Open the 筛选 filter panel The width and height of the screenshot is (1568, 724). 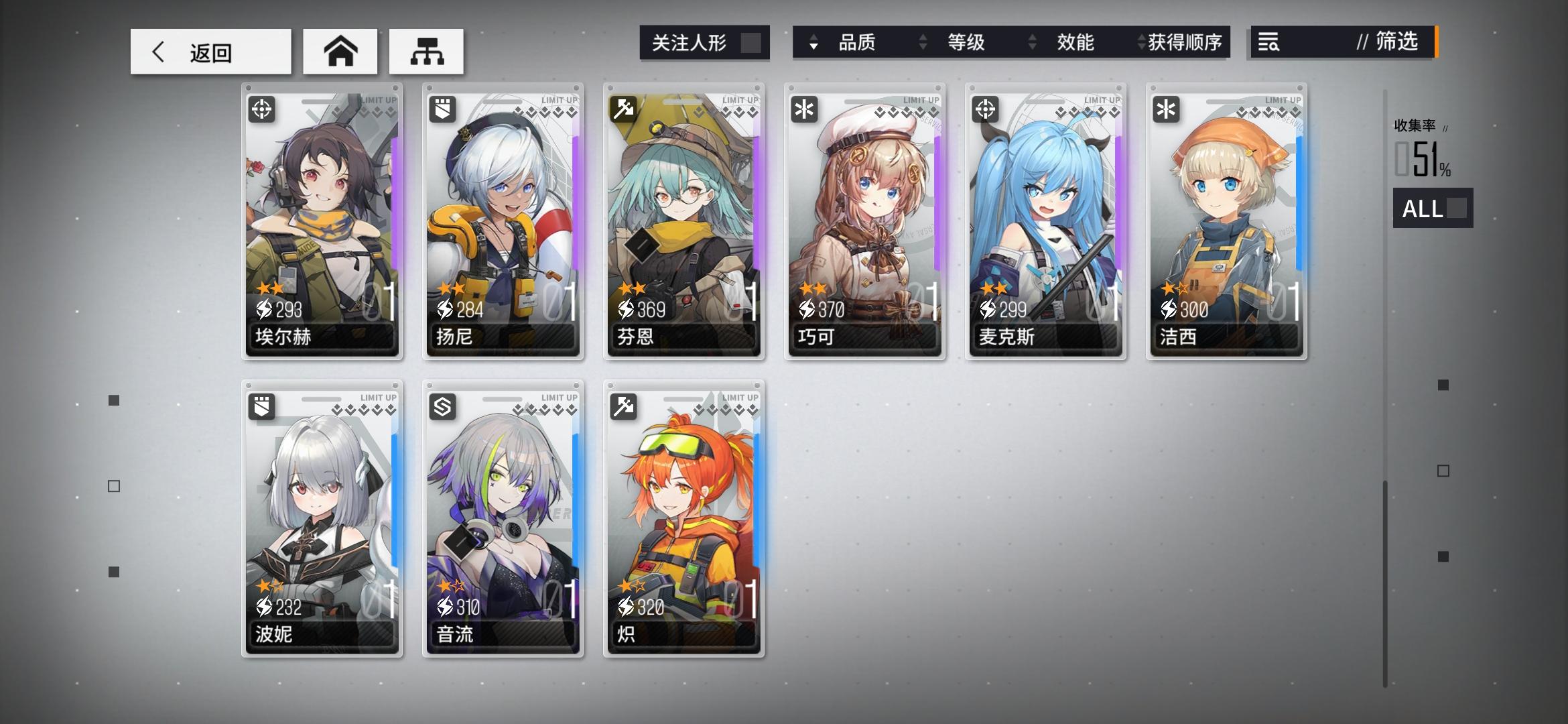(1400, 42)
